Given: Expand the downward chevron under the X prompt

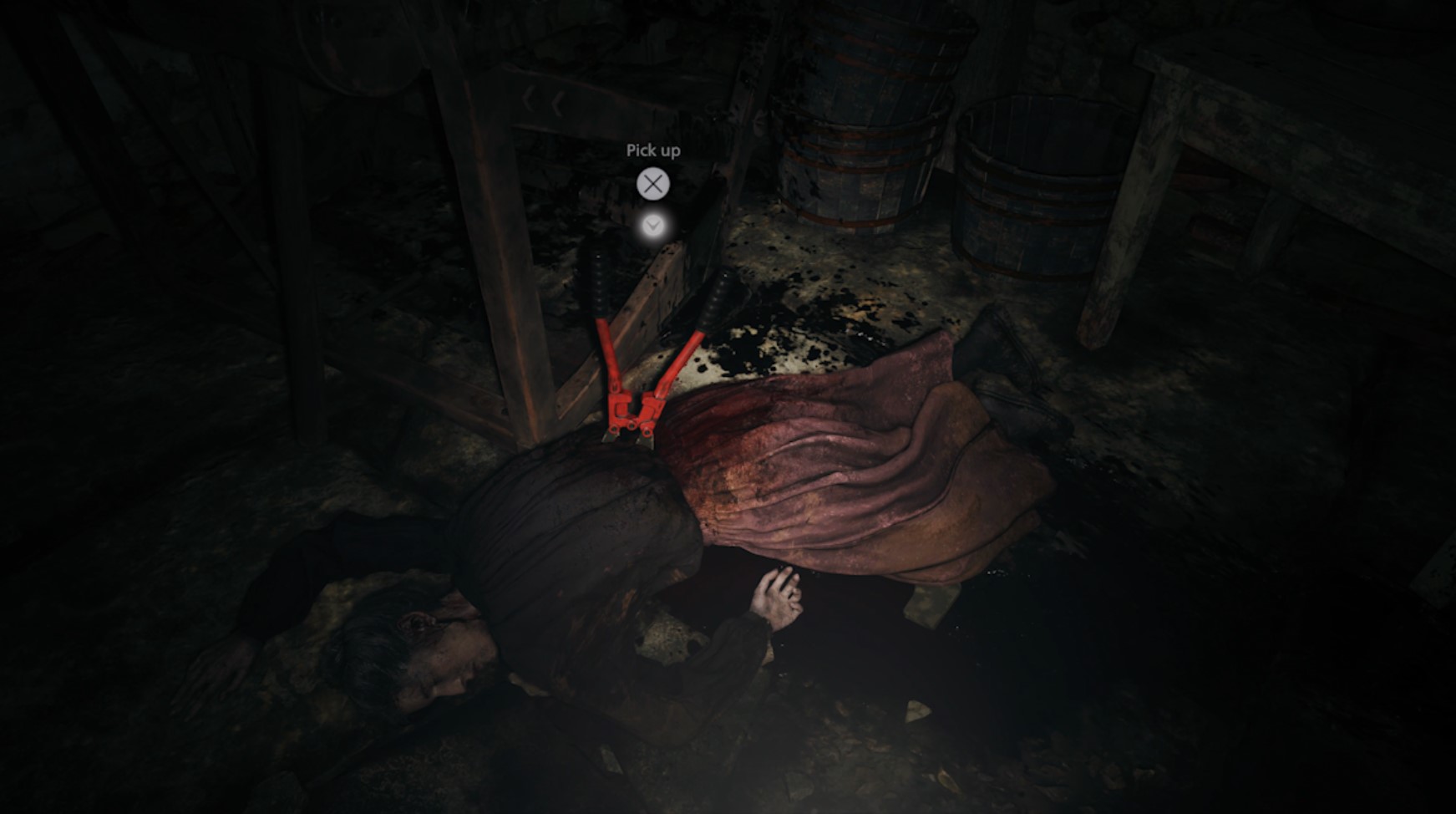Looking at the screenshot, I should (654, 225).
